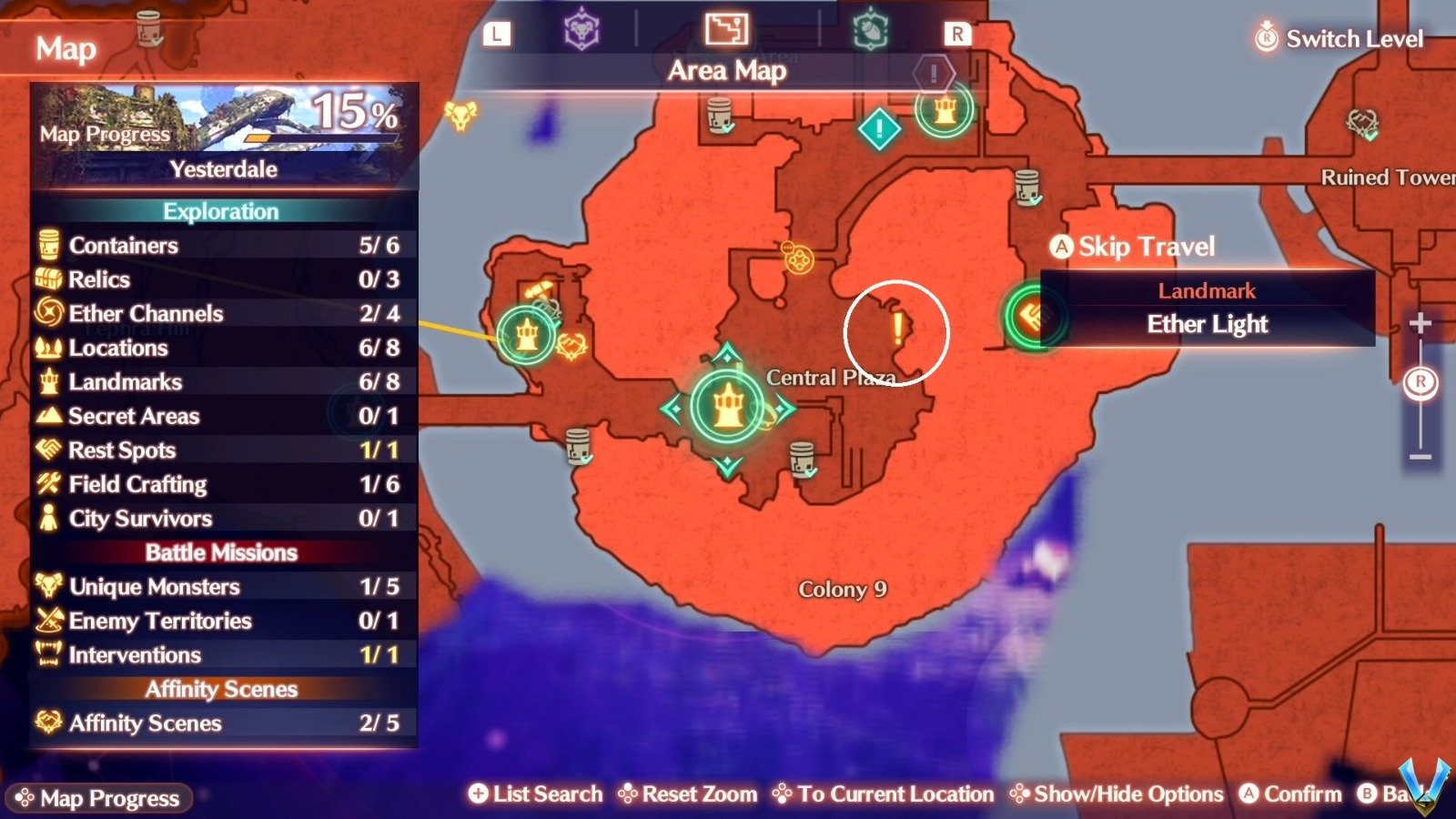Viewport: 1456px width, 819px height.
Task: Click the Rest Spots icon
Action: [48, 450]
